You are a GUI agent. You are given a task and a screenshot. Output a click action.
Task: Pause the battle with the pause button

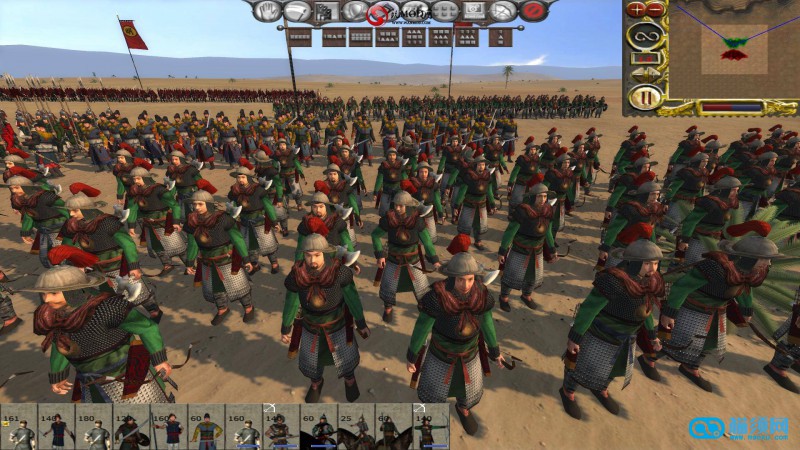tap(645, 98)
